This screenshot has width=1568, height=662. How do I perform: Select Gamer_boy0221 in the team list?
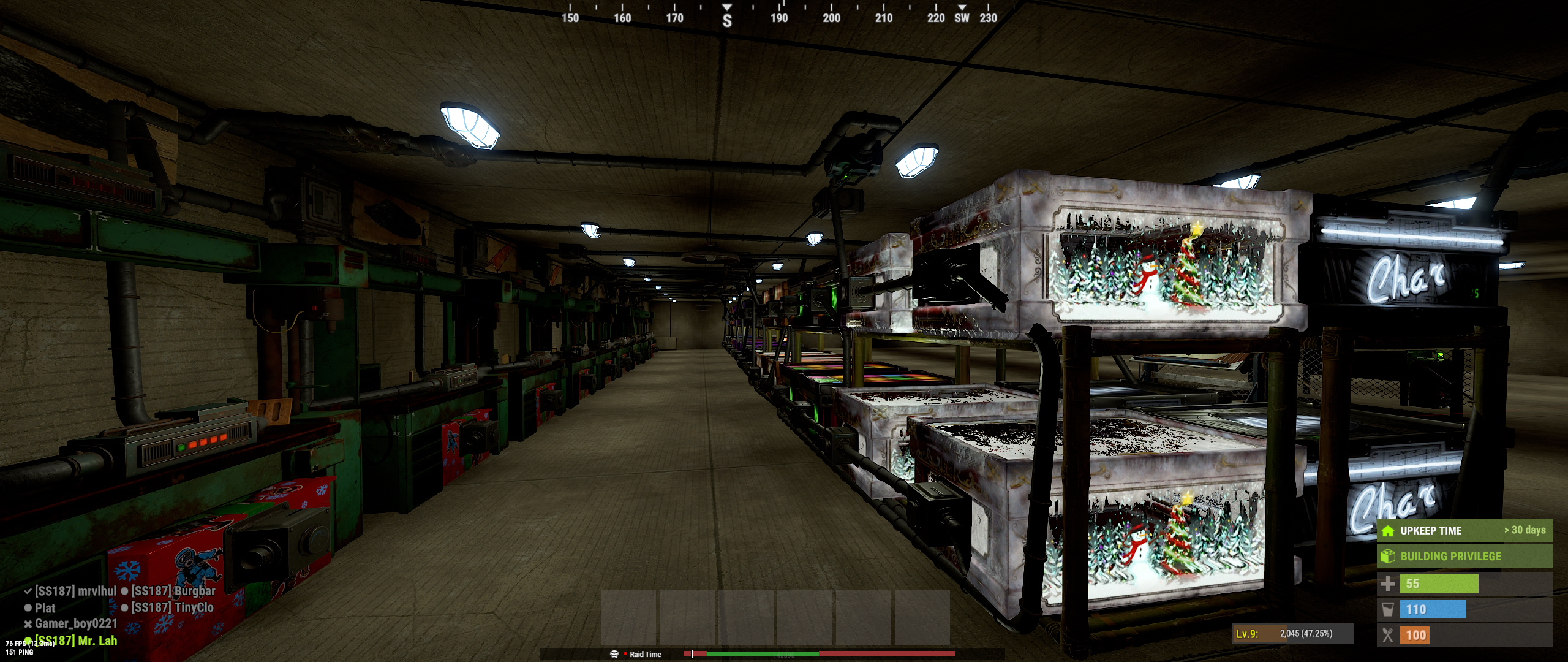(75, 624)
